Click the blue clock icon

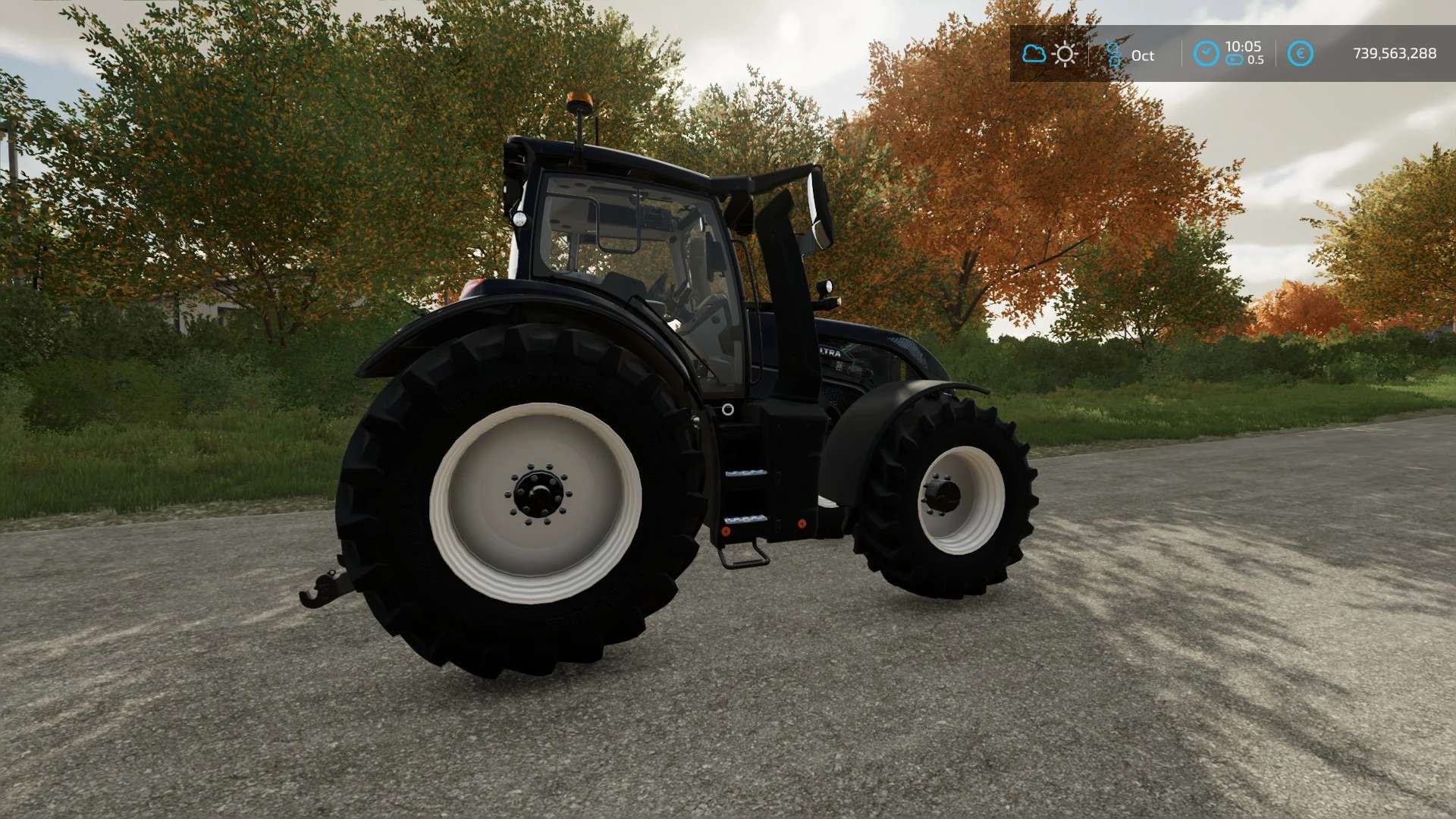(x=1206, y=54)
